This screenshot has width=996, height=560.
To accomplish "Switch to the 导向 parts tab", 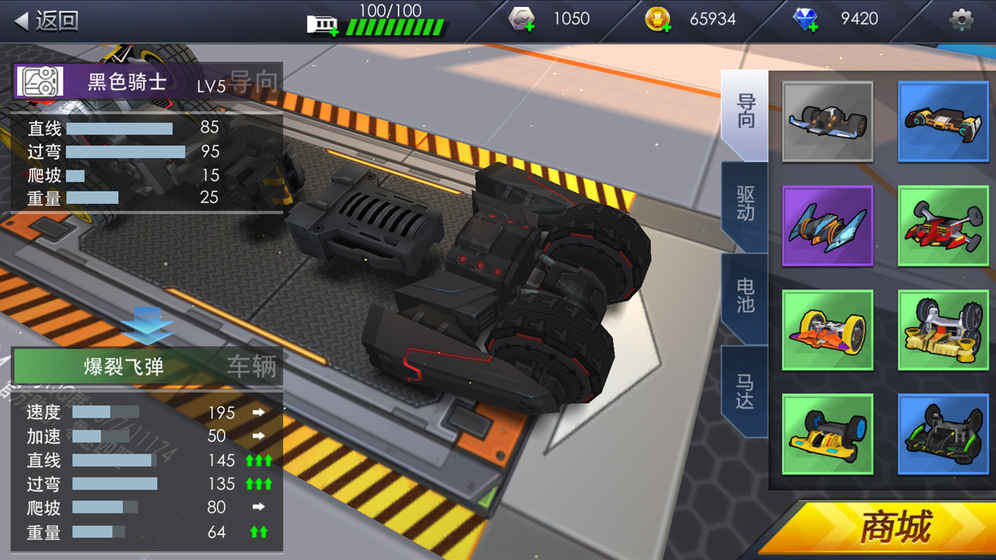I will coord(745,113).
